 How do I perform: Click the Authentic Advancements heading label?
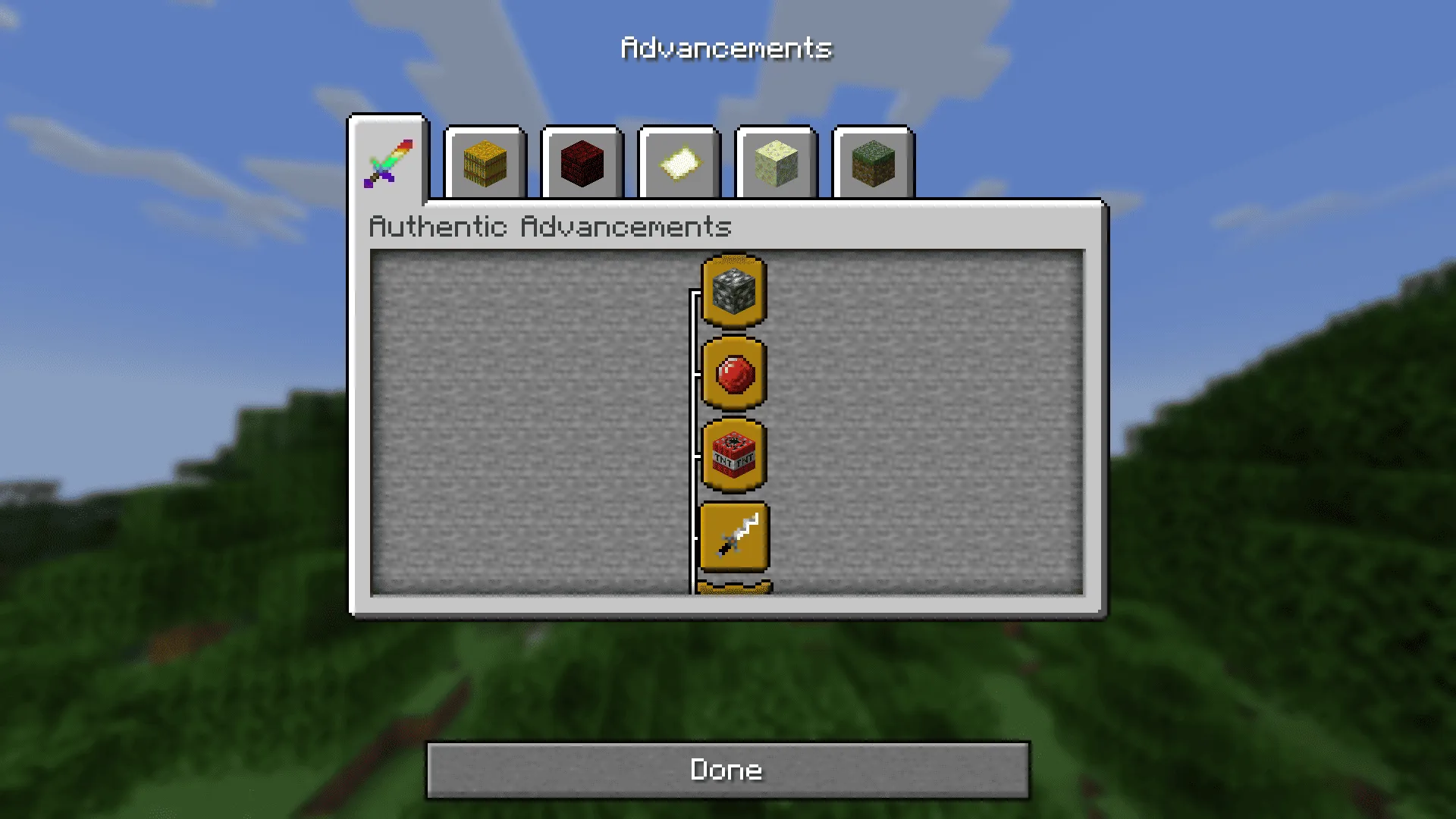pyautogui.click(x=551, y=227)
